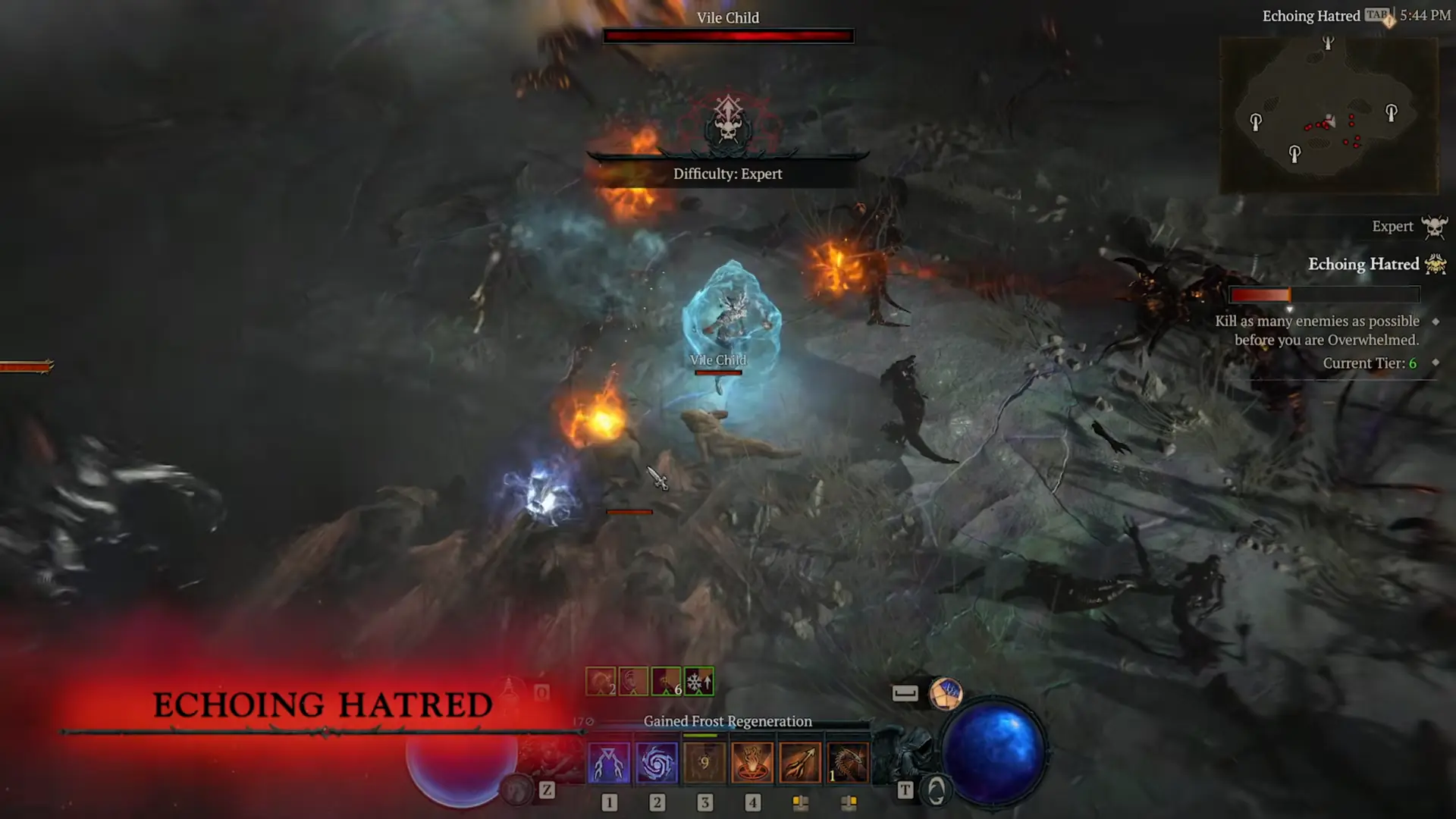Cast the purple swirling vortex skill
Viewport: 1456px width, 819px height.
click(657, 762)
